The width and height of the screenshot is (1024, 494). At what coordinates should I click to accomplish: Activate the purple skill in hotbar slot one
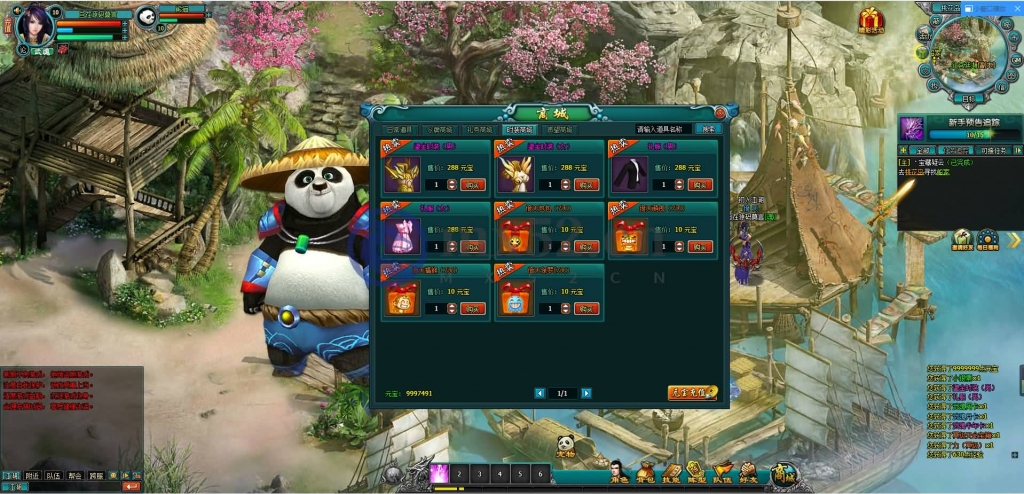coord(438,473)
